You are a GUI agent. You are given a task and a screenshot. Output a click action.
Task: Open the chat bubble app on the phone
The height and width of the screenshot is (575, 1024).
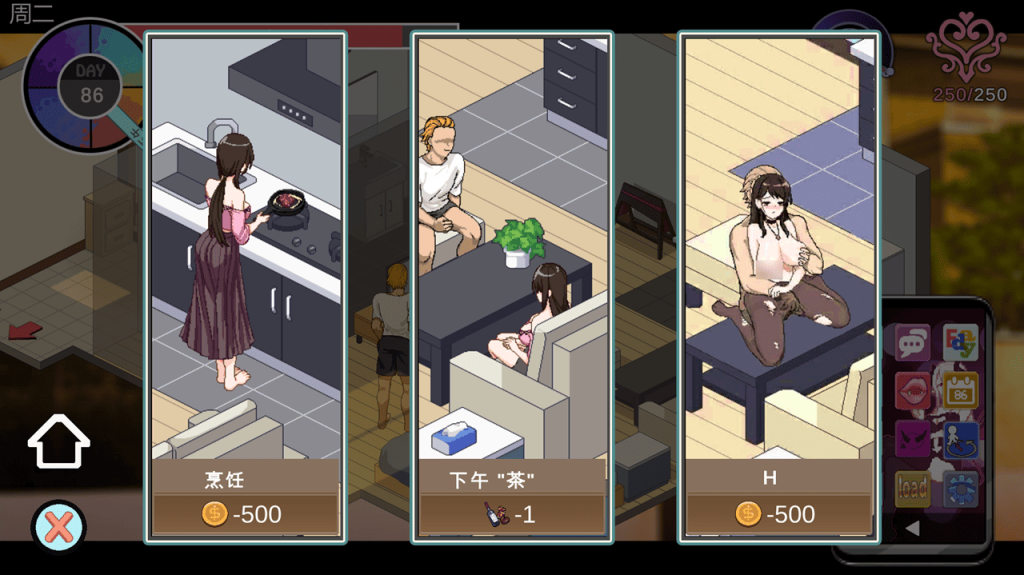pos(912,343)
